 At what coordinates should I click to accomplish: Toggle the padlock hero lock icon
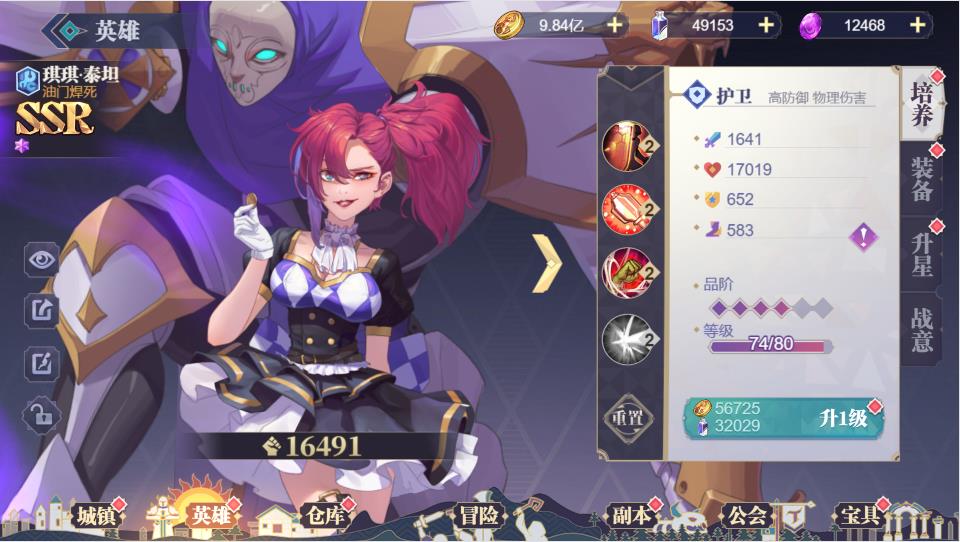[x=42, y=413]
